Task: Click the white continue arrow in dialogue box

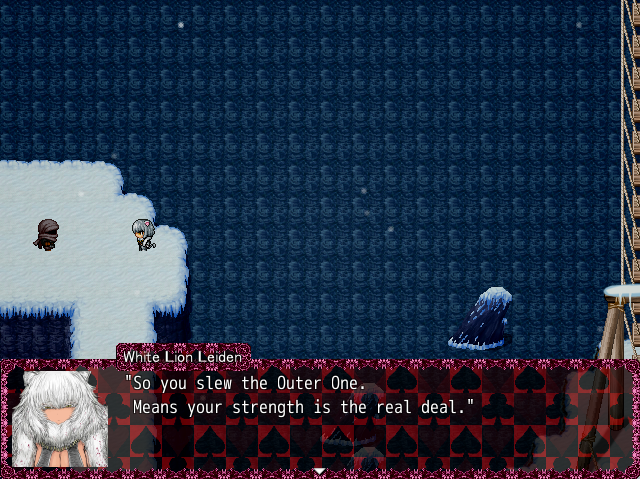Action: click(319, 470)
